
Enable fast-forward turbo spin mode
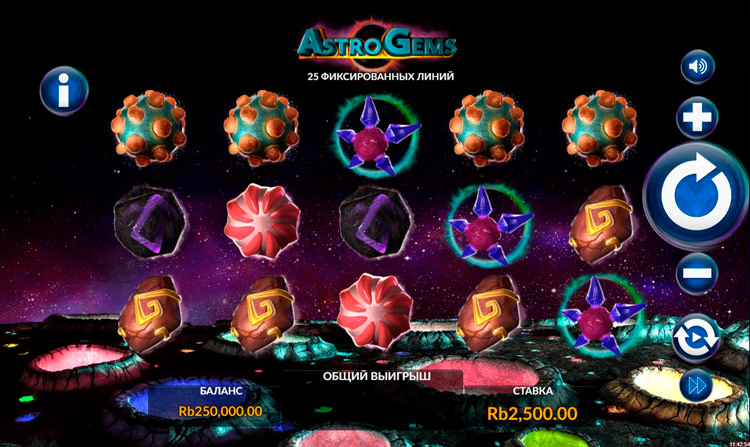697,385
